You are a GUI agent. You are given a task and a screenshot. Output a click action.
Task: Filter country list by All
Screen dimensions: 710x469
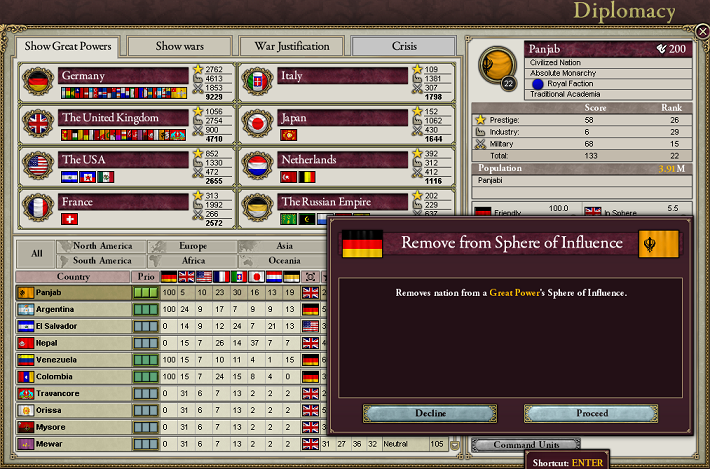click(x=36, y=253)
